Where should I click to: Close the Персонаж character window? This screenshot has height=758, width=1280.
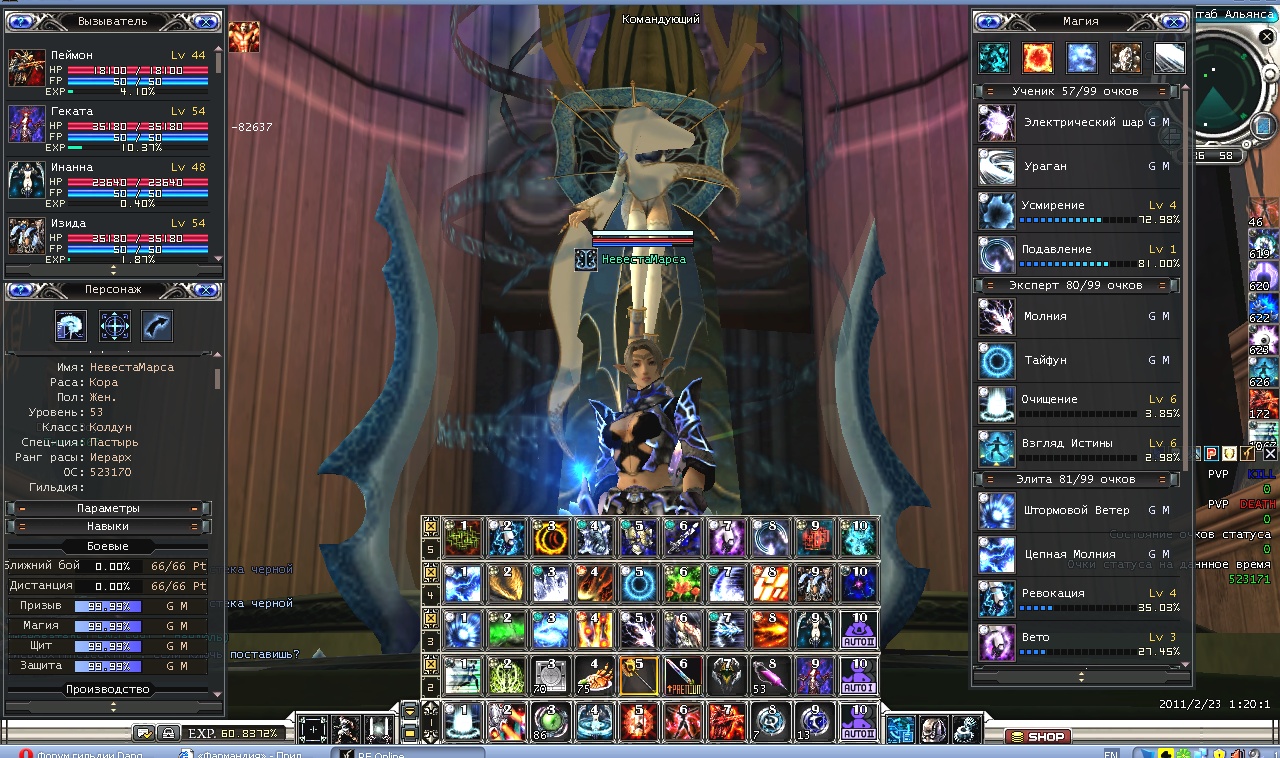tap(205, 290)
